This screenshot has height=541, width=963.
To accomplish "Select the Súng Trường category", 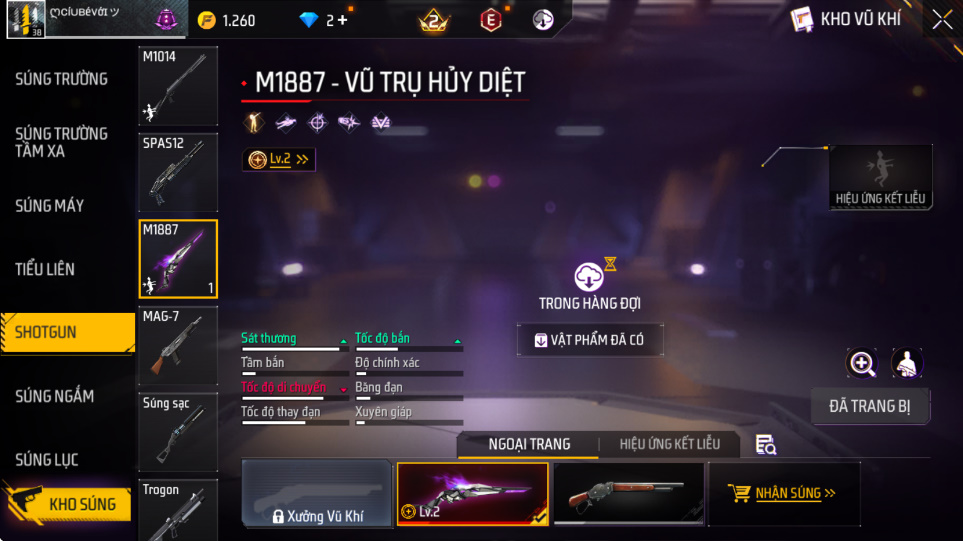I will [x=62, y=79].
